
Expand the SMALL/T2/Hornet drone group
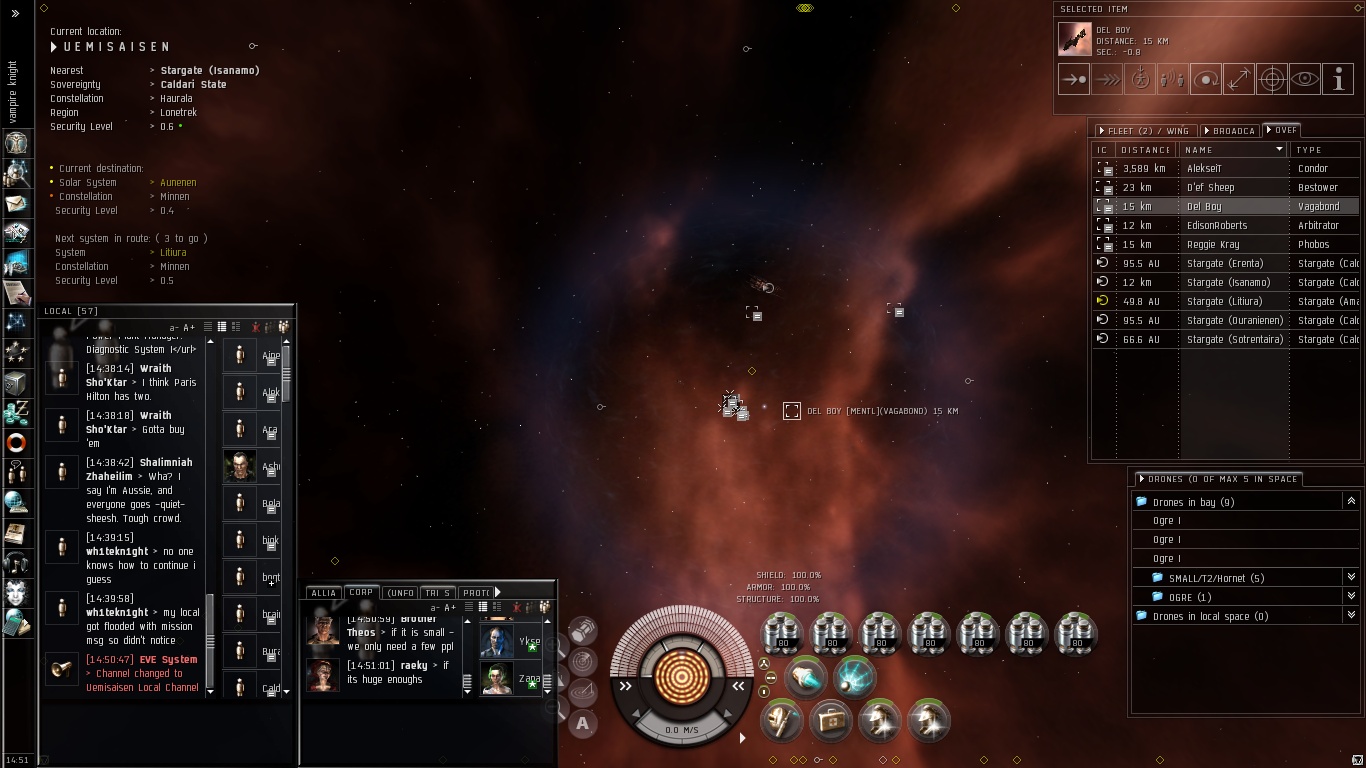point(1351,578)
